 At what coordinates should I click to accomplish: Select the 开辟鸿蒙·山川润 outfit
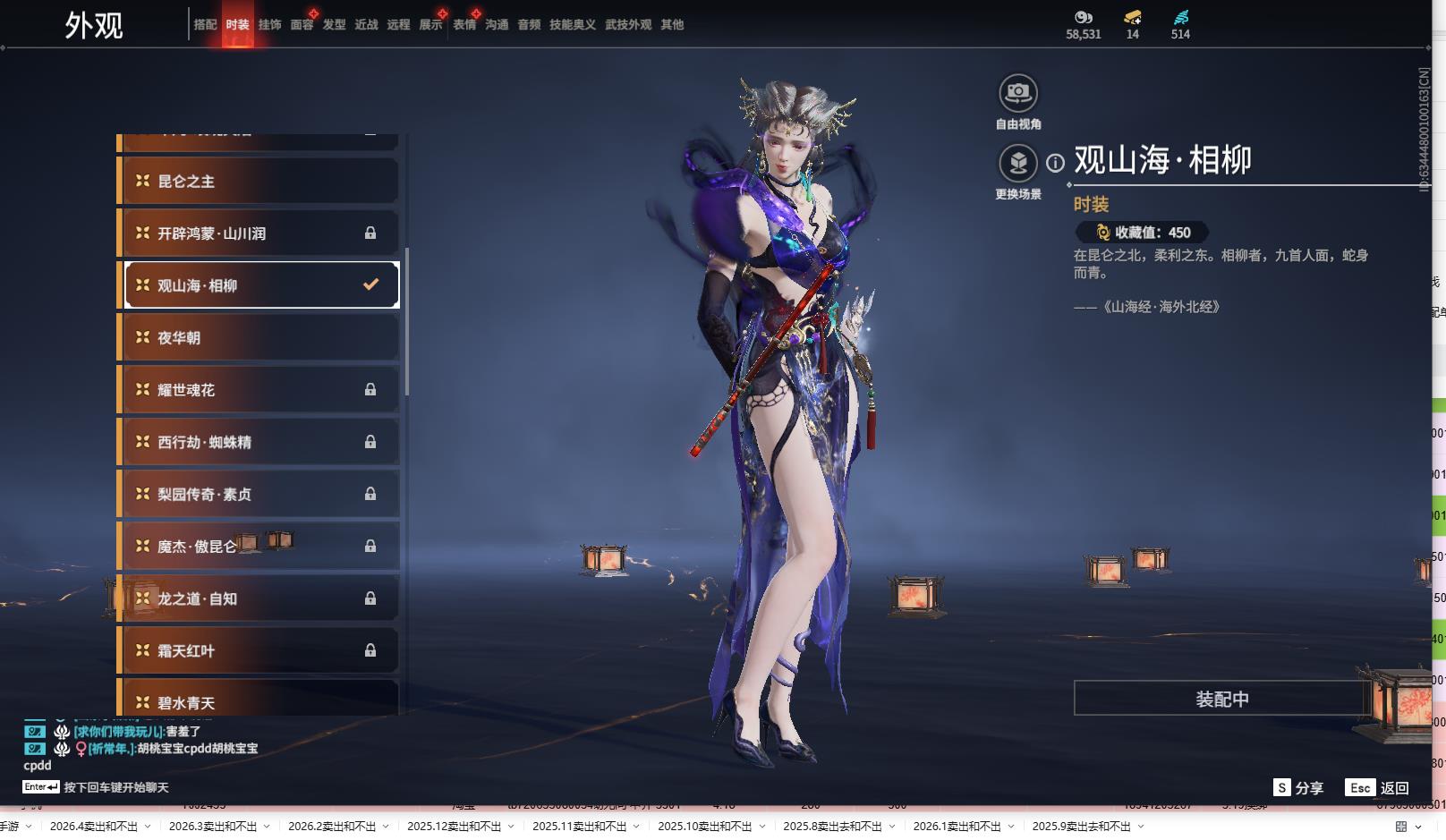259,233
